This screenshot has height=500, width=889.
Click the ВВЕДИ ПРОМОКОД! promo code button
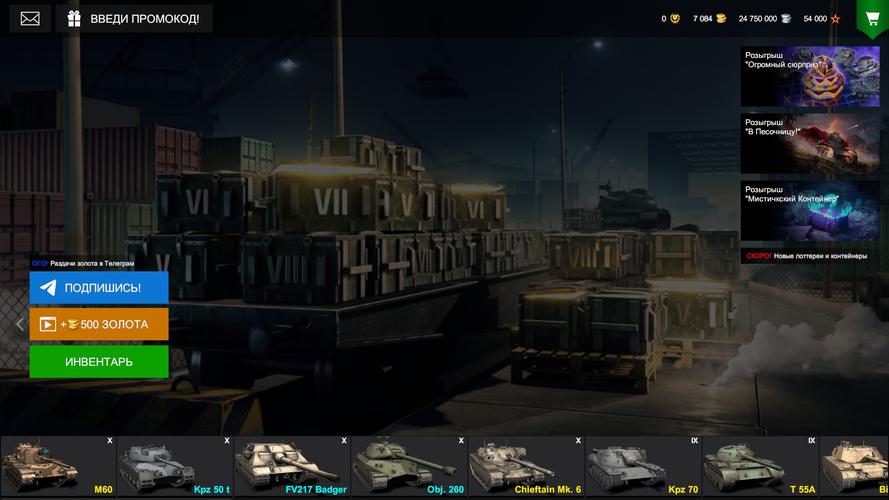[134, 18]
